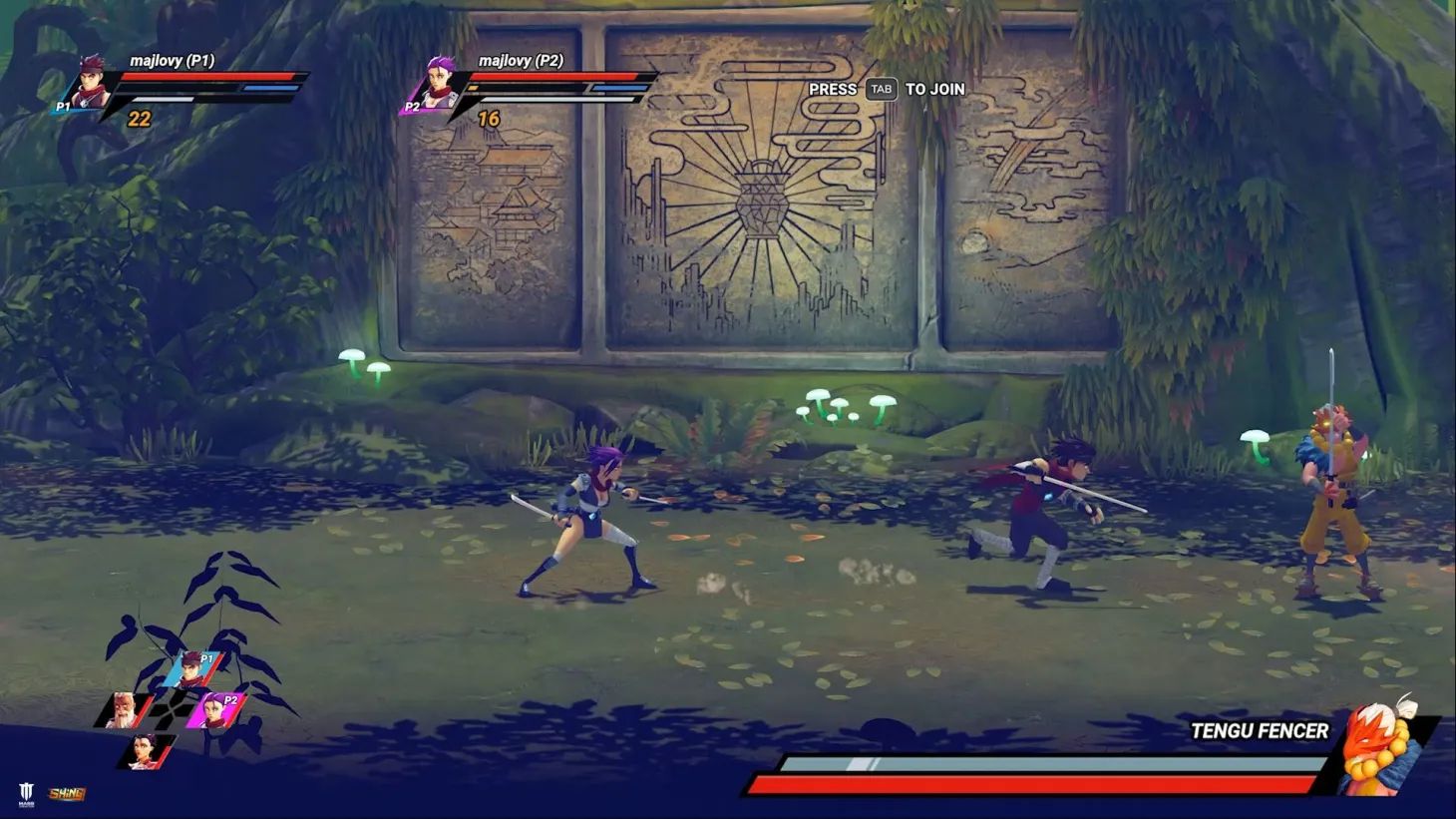This screenshot has height=819, width=1456.
Task: Switch to the elder character portrait in the diamond
Action: point(123,709)
